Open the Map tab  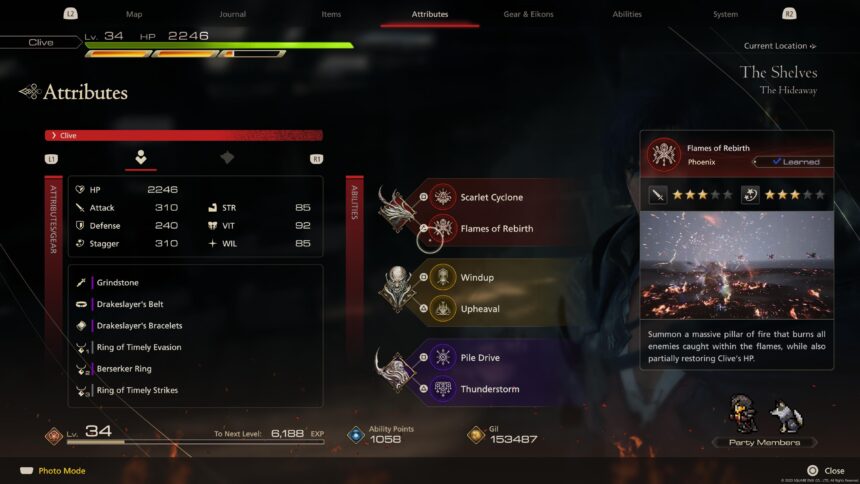point(134,14)
